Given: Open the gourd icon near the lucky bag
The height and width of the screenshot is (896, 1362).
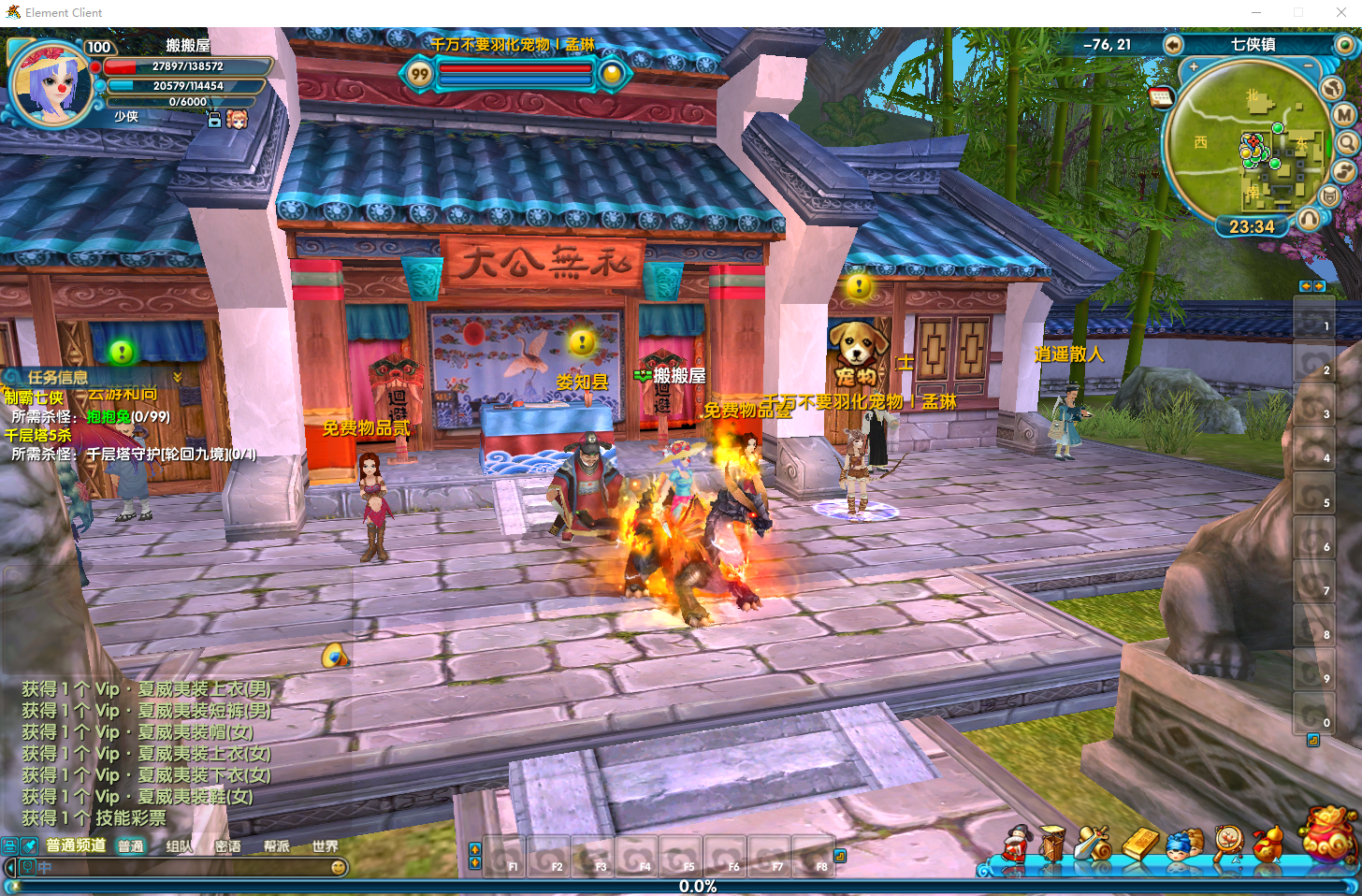Looking at the screenshot, I should pos(1270,845).
